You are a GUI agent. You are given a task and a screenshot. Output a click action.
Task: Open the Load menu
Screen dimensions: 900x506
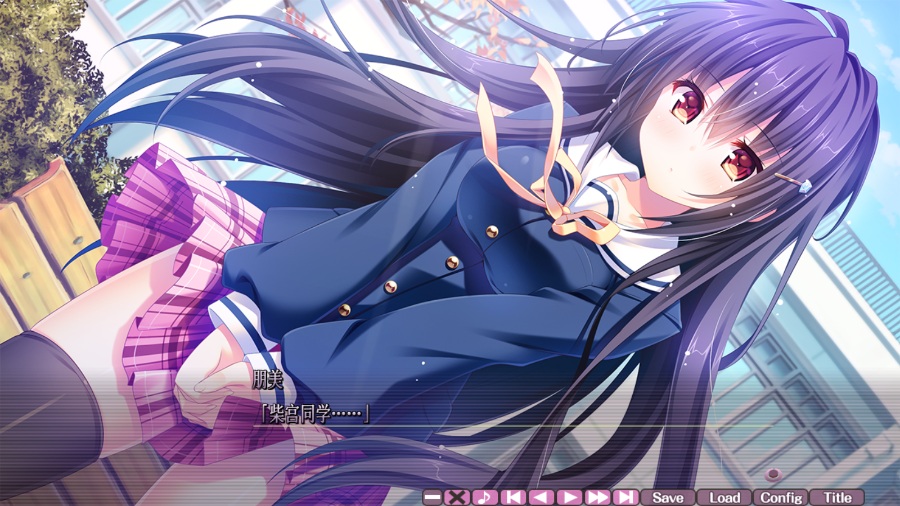pyautogui.click(x=724, y=497)
